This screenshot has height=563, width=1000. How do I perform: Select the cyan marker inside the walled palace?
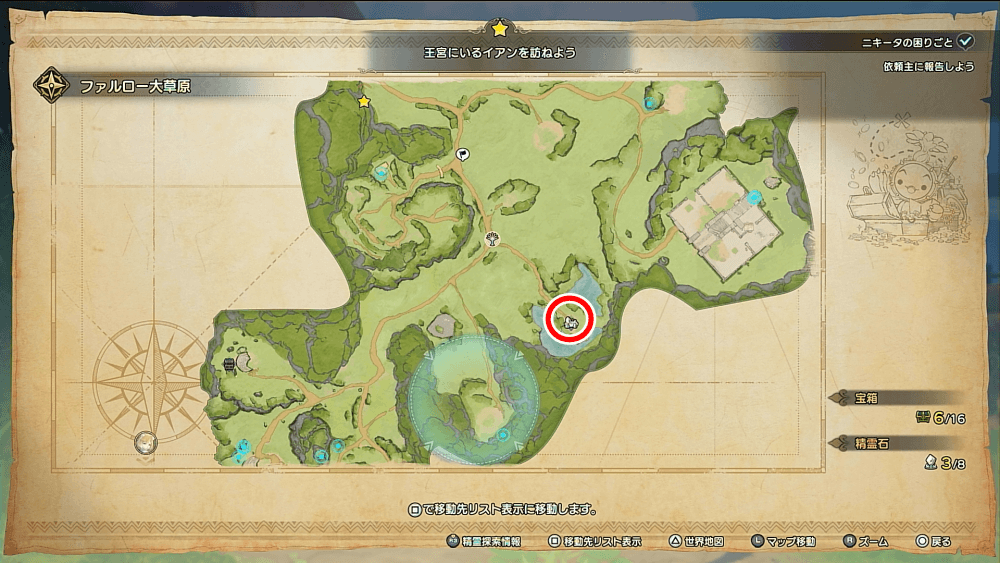tap(755, 197)
